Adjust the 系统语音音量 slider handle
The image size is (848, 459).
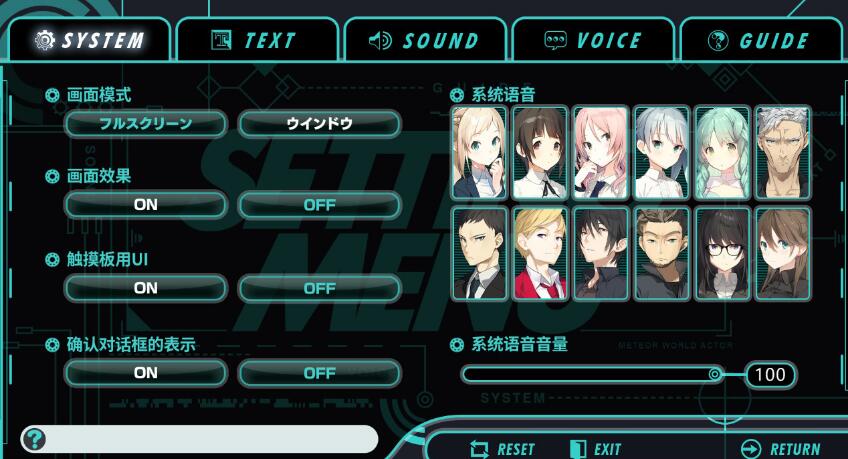[714, 375]
